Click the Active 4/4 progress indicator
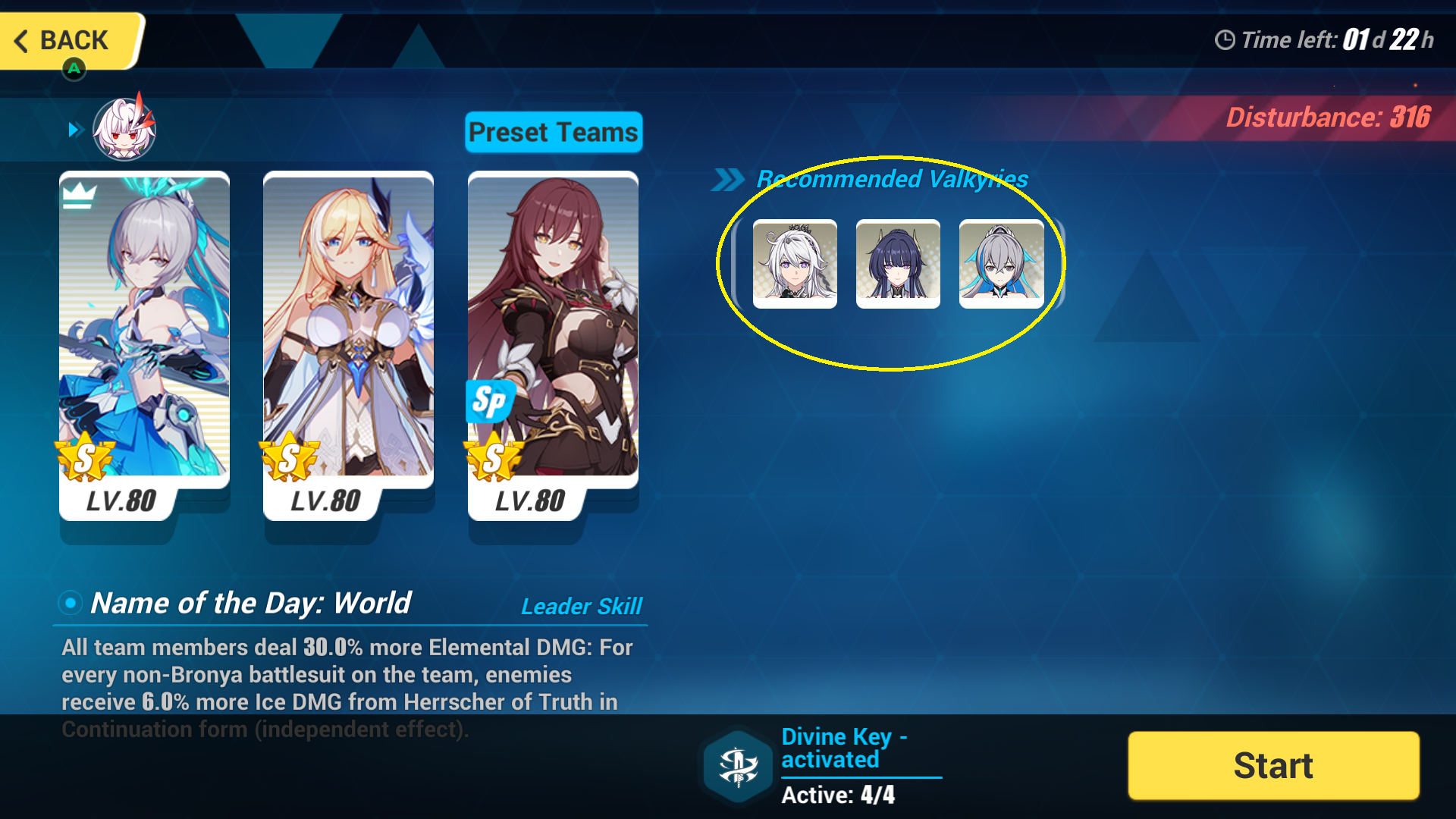Screen dimensions: 1456x819 click(838, 795)
